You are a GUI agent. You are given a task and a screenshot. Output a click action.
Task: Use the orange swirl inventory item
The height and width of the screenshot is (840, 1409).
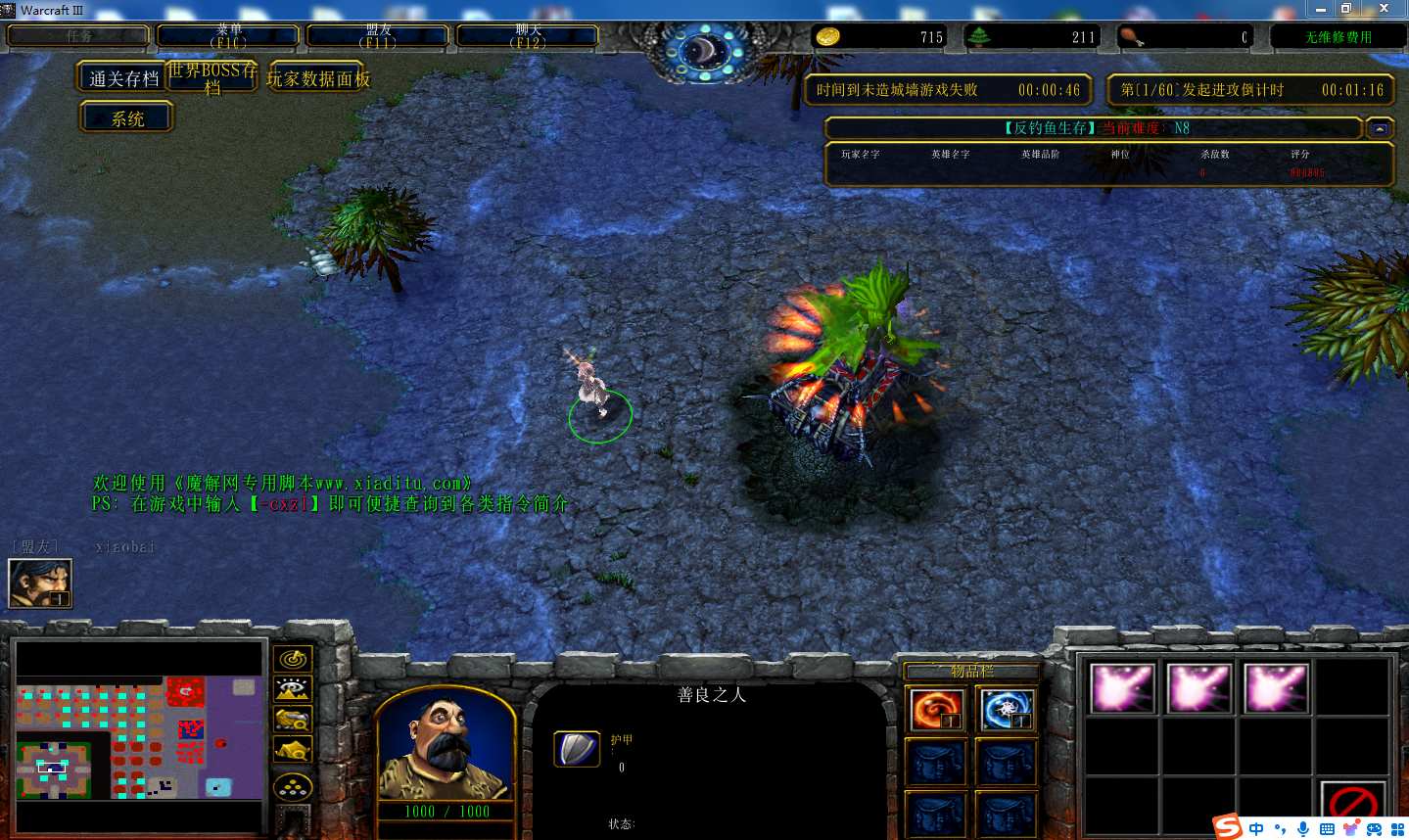[x=937, y=710]
